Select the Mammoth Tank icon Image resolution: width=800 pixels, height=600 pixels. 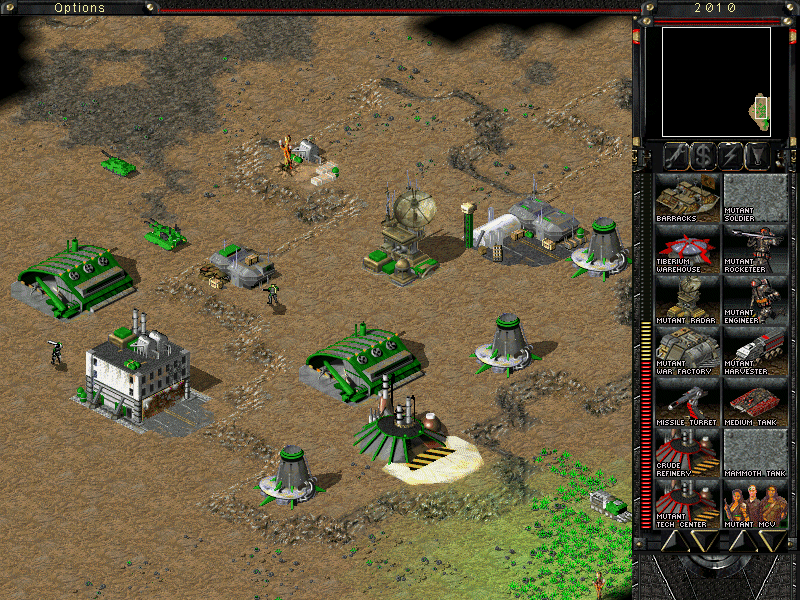point(755,453)
